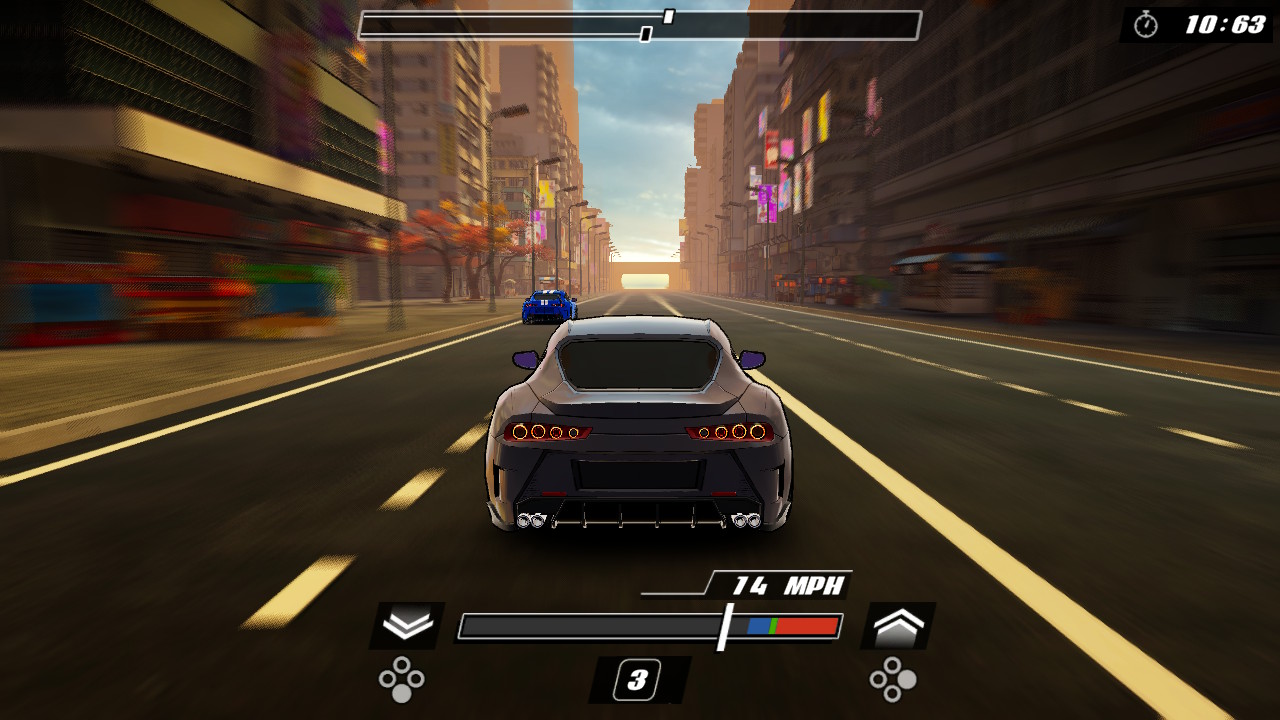Expand the race progress bar at the top
This screenshot has height=720, width=1280.
pyautogui.click(x=640, y=25)
